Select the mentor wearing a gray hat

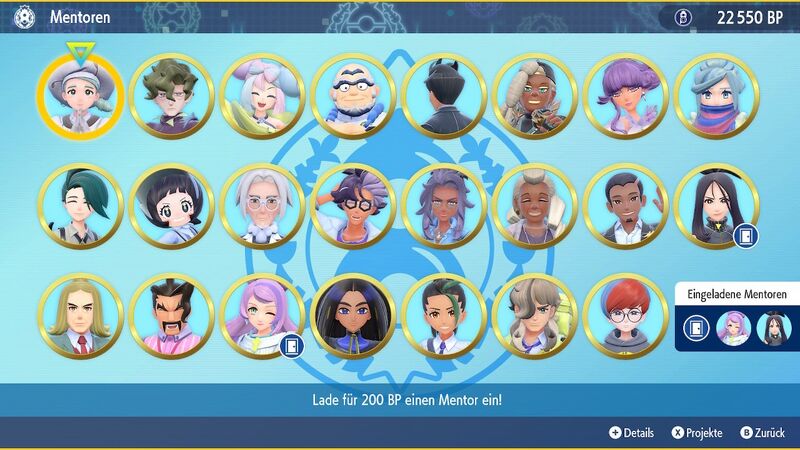tap(80, 95)
